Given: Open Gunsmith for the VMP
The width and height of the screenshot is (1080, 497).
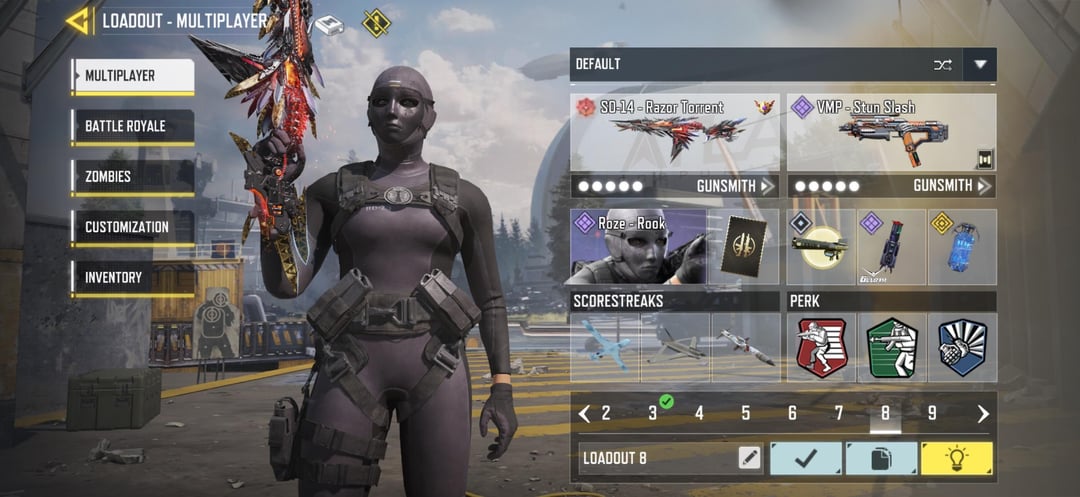Looking at the screenshot, I should 952,186.
